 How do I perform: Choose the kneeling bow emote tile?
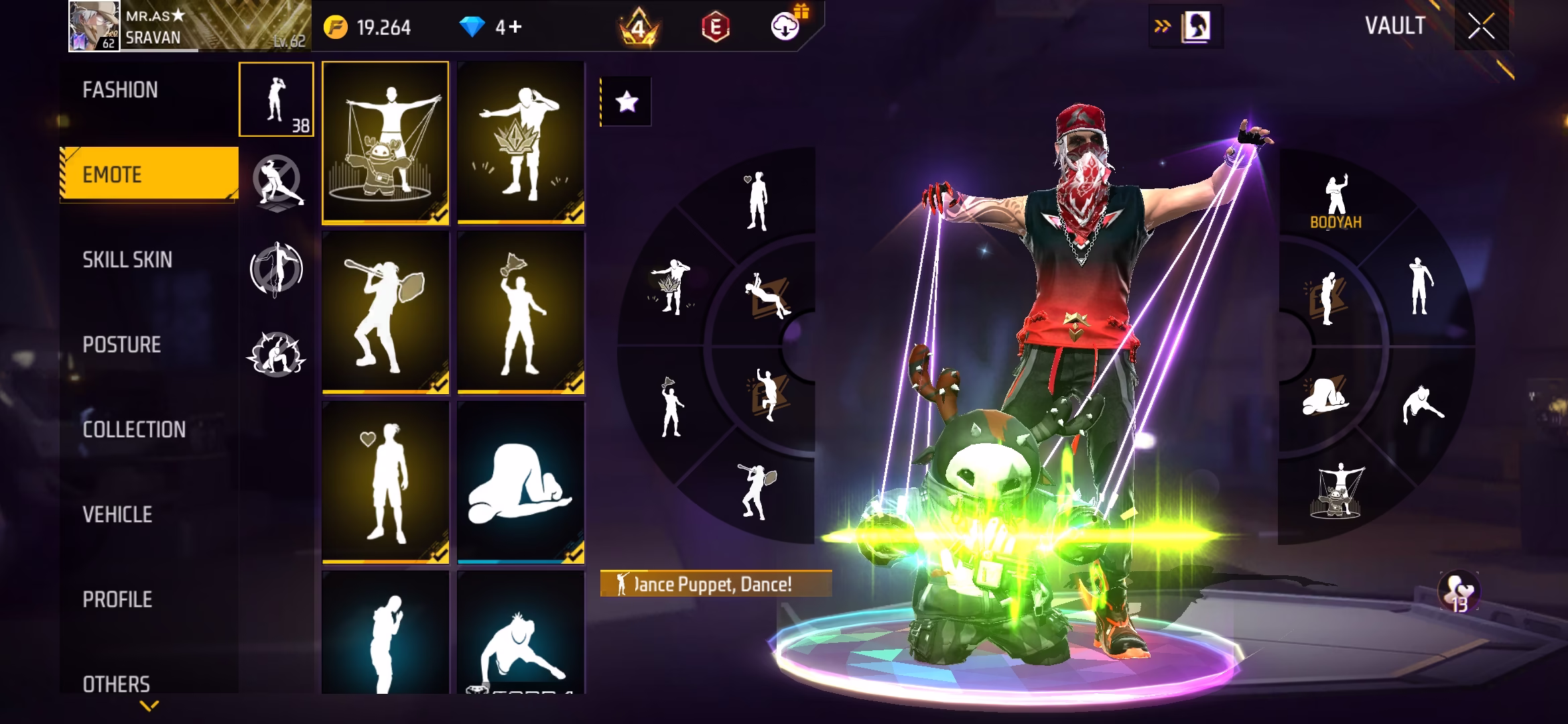[521, 482]
